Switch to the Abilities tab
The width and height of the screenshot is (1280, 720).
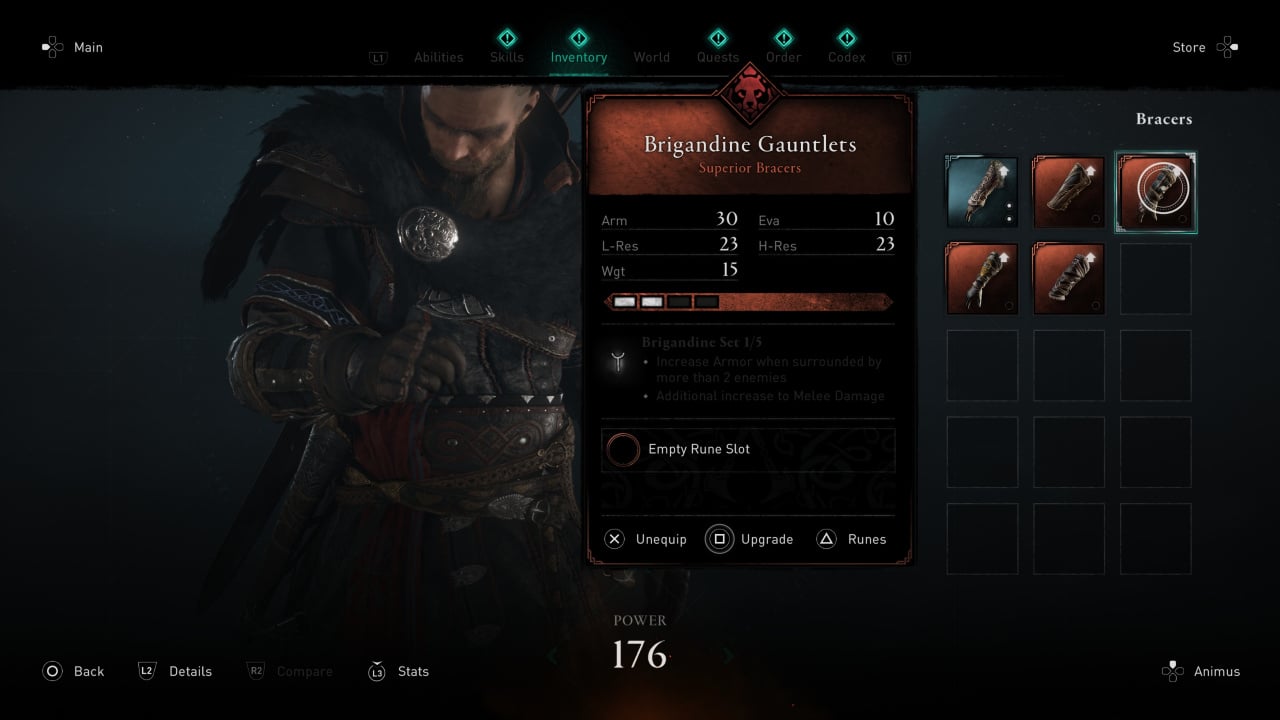[438, 57]
